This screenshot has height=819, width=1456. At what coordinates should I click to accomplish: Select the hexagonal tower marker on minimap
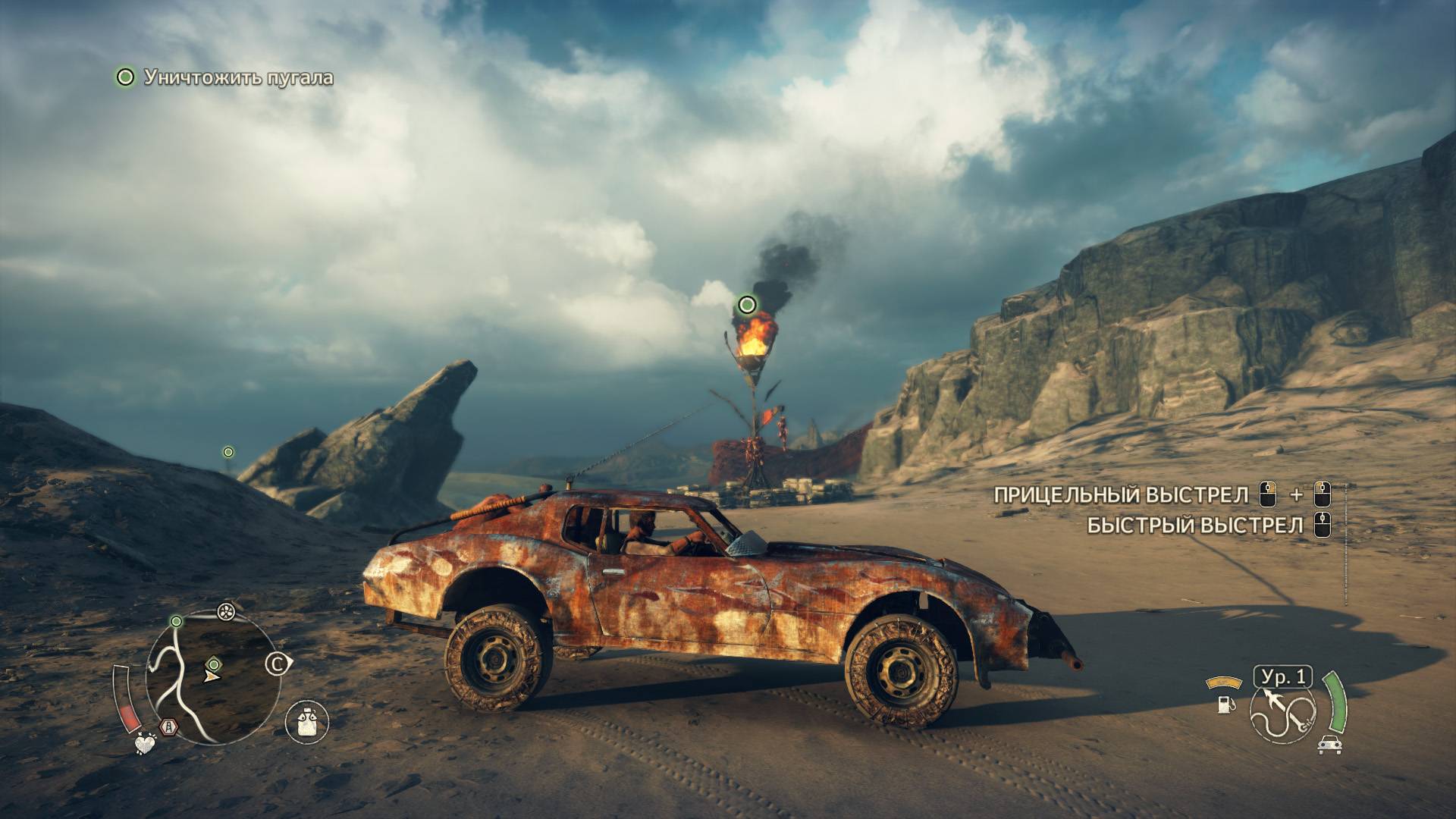tap(168, 727)
